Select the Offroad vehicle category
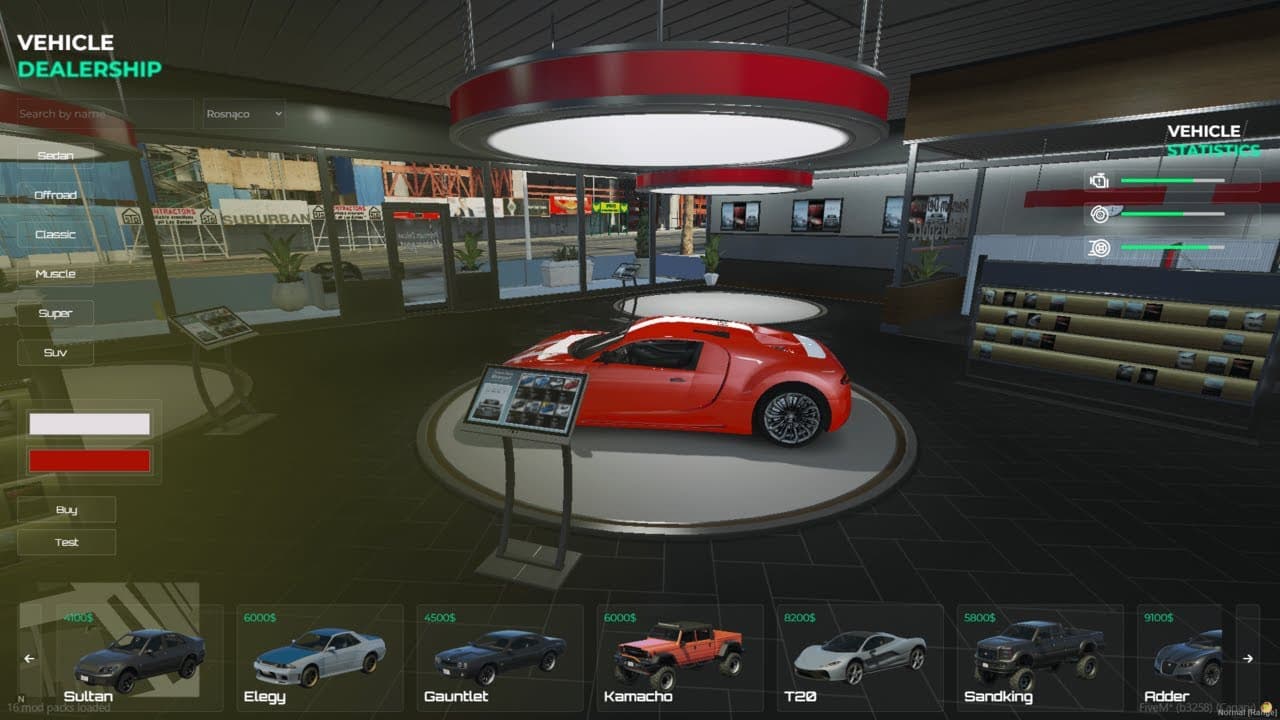The width and height of the screenshot is (1280, 720). [58, 194]
